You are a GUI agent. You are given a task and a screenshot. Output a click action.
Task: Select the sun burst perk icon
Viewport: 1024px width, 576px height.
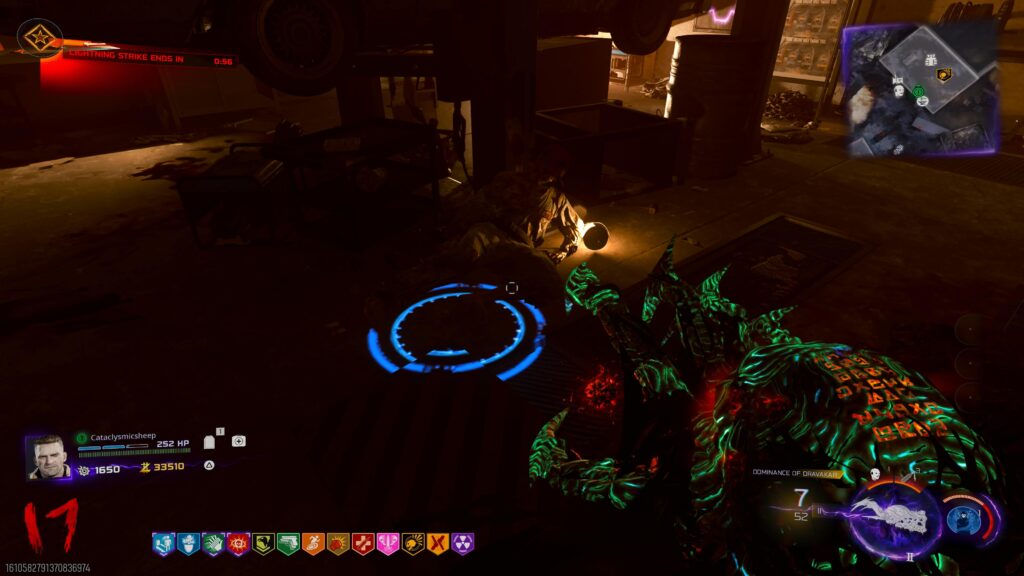pyautogui.click(x=338, y=544)
